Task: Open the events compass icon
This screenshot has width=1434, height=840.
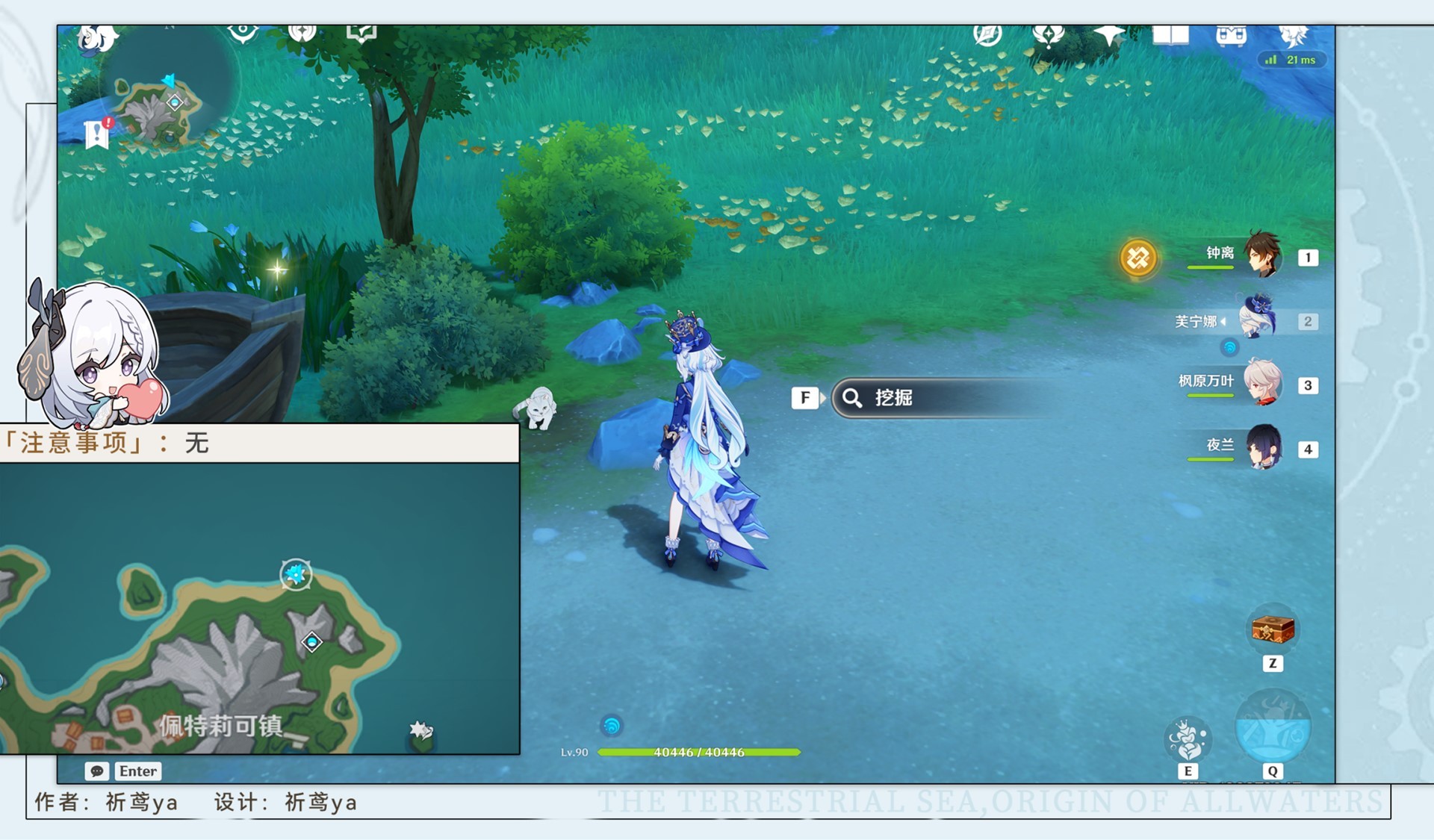Action: [x=987, y=35]
